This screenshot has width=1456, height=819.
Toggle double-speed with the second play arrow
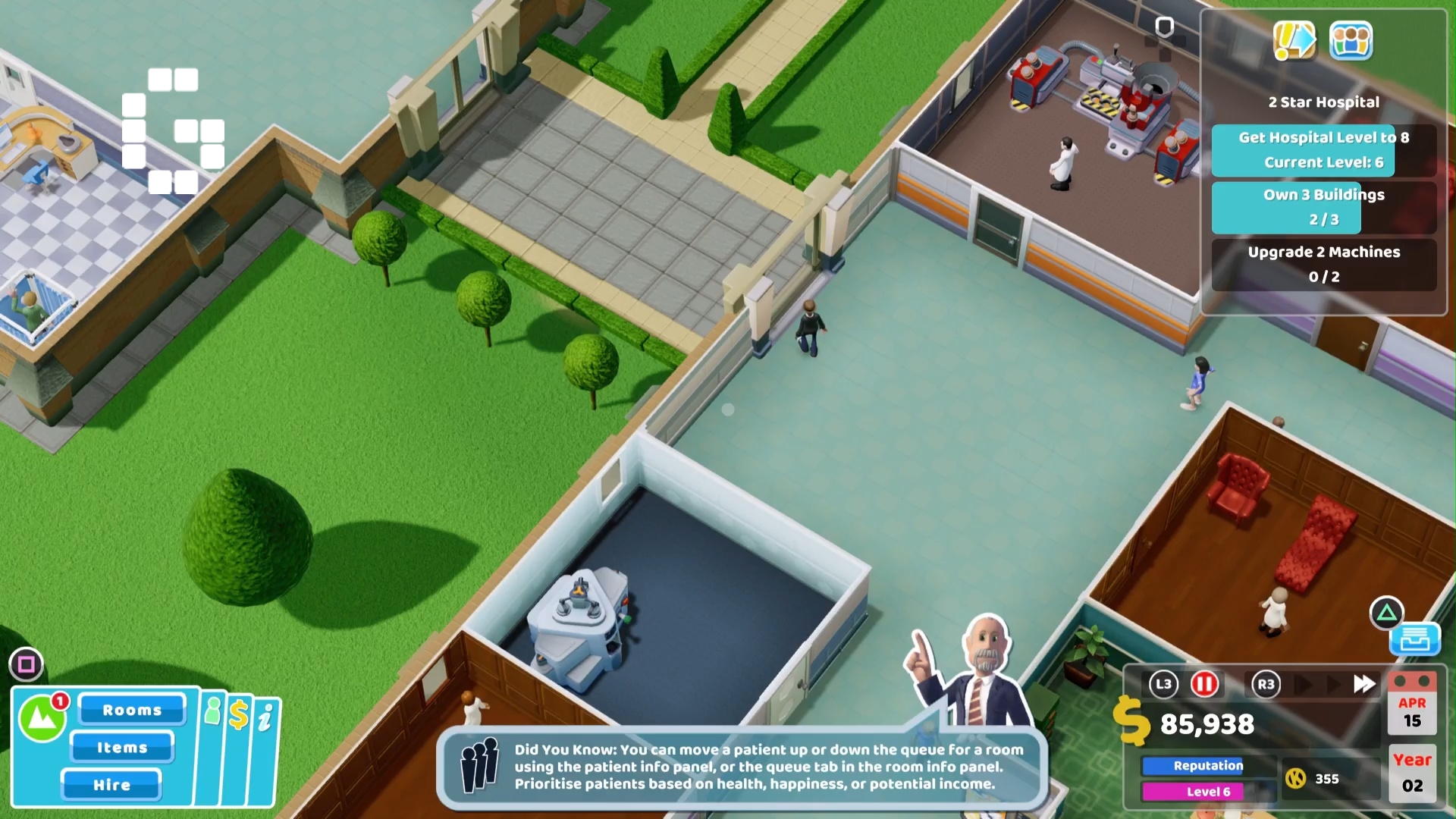point(1332,683)
